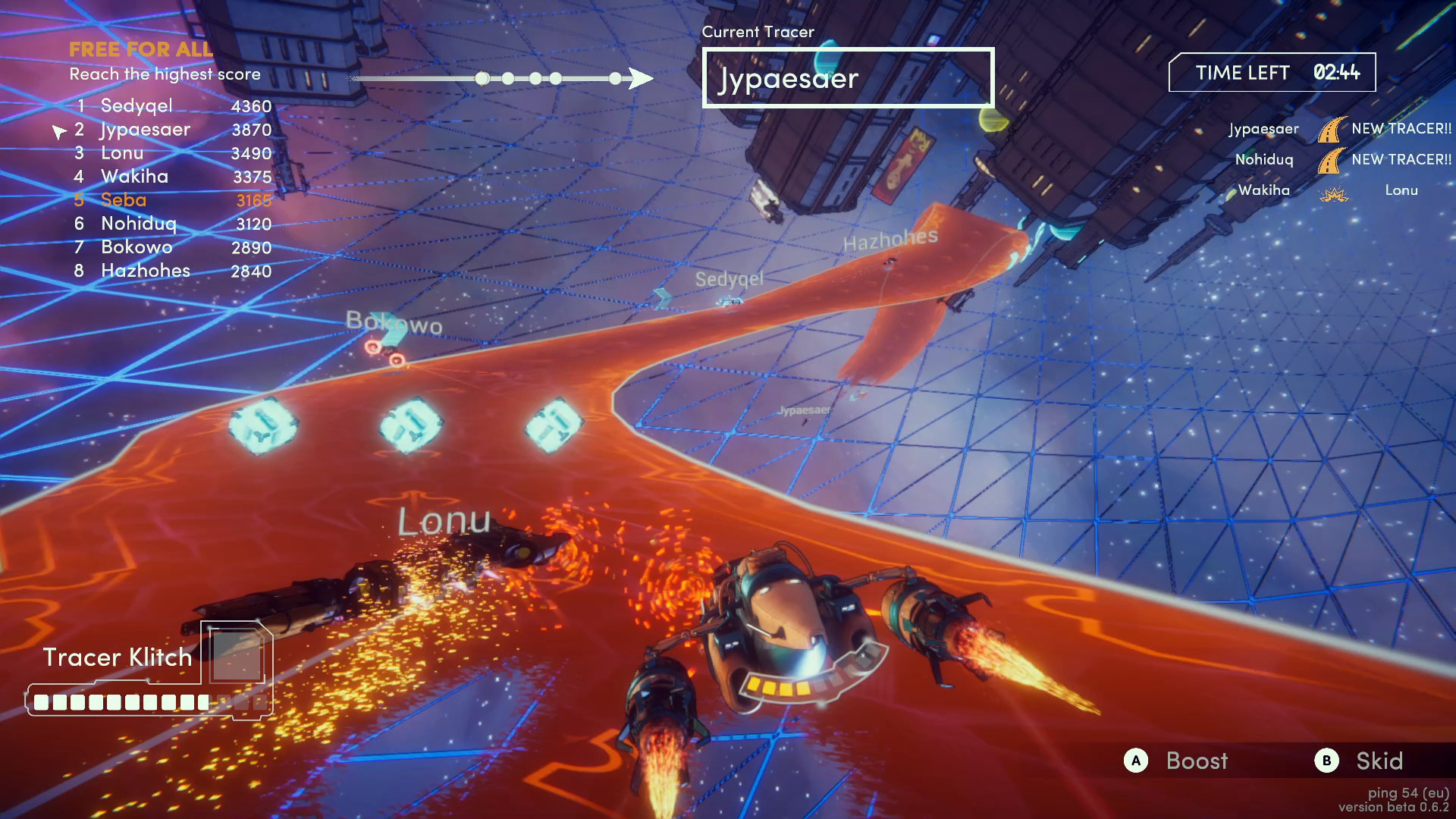Expand the Current Tracer name box

point(847,78)
